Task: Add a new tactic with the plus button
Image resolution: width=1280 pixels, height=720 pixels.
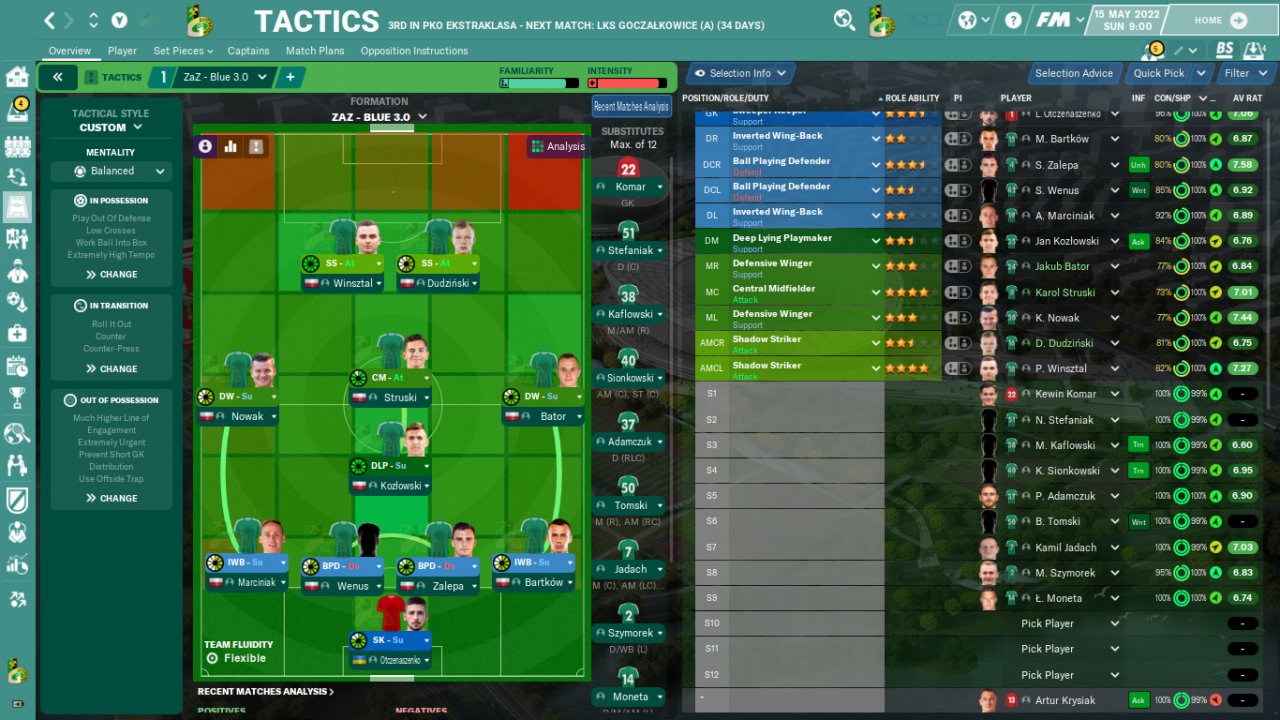Action: tap(290, 77)
